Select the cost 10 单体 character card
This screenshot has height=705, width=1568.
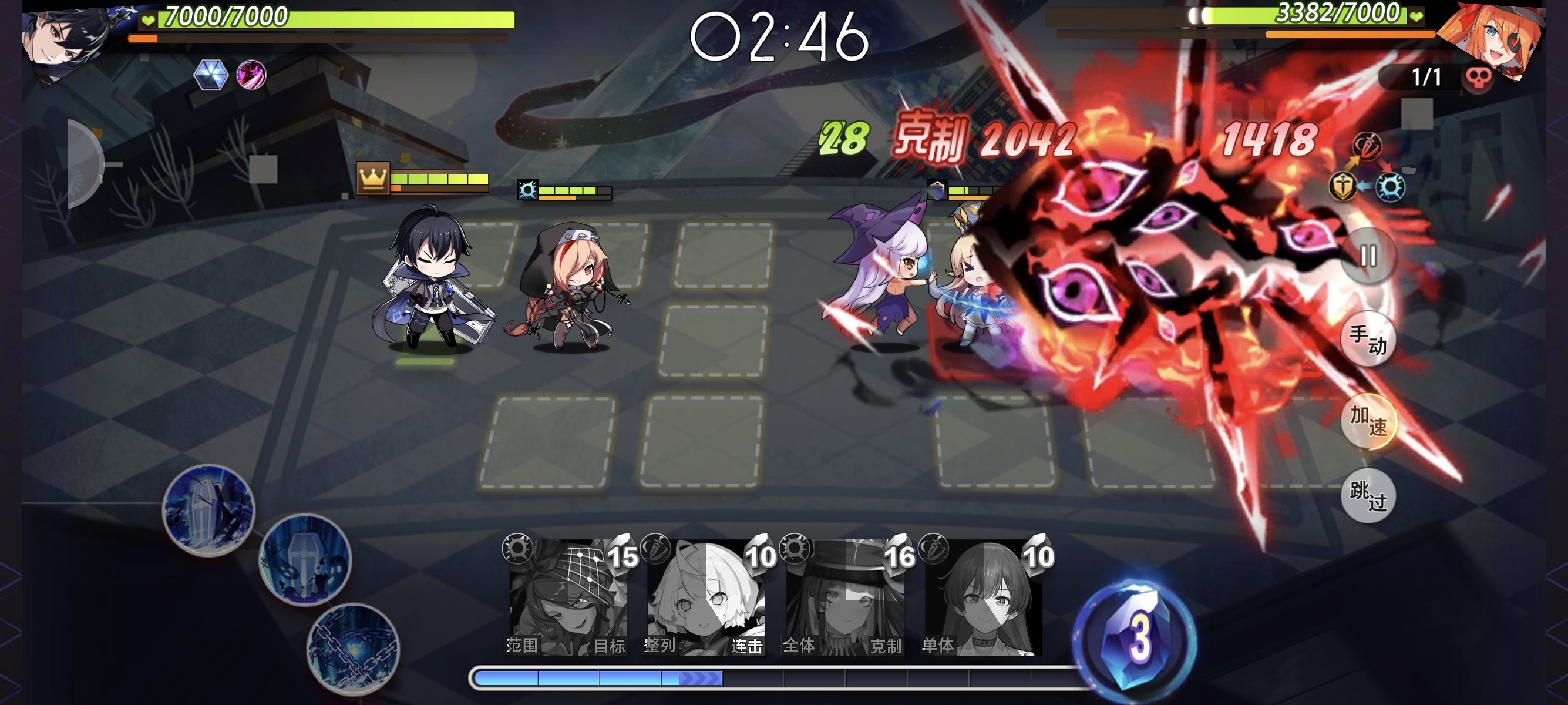(x=982, y=597)
